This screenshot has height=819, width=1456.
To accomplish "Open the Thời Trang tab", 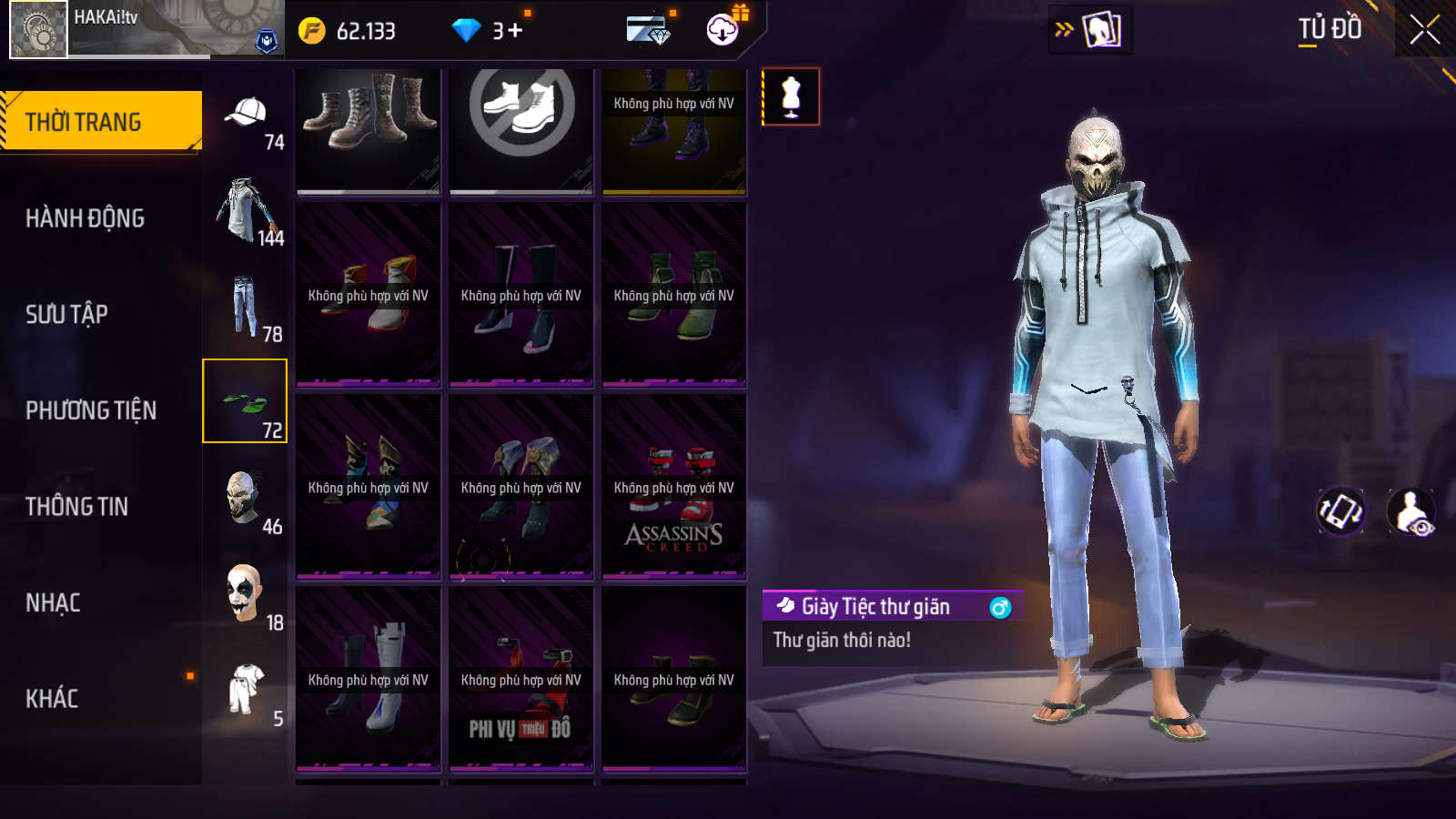I will click(100, 121).
